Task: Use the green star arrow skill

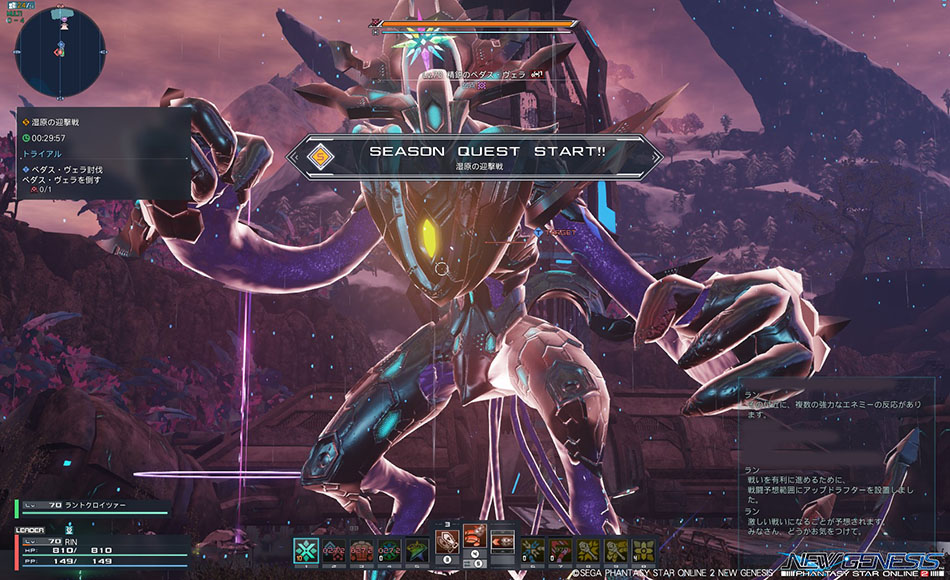Action: 414,549
